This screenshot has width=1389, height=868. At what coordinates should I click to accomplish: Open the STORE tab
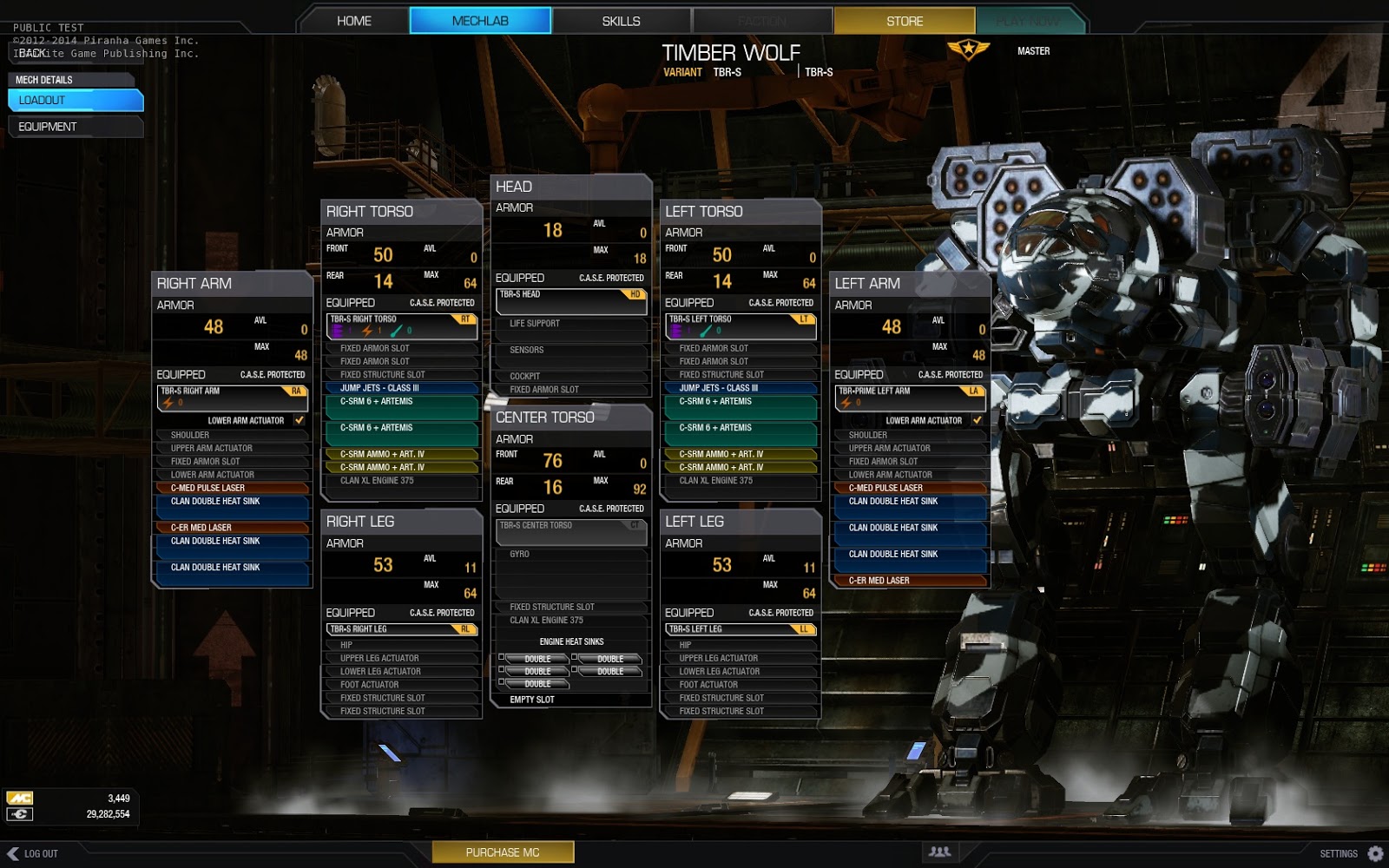(904, 20)
